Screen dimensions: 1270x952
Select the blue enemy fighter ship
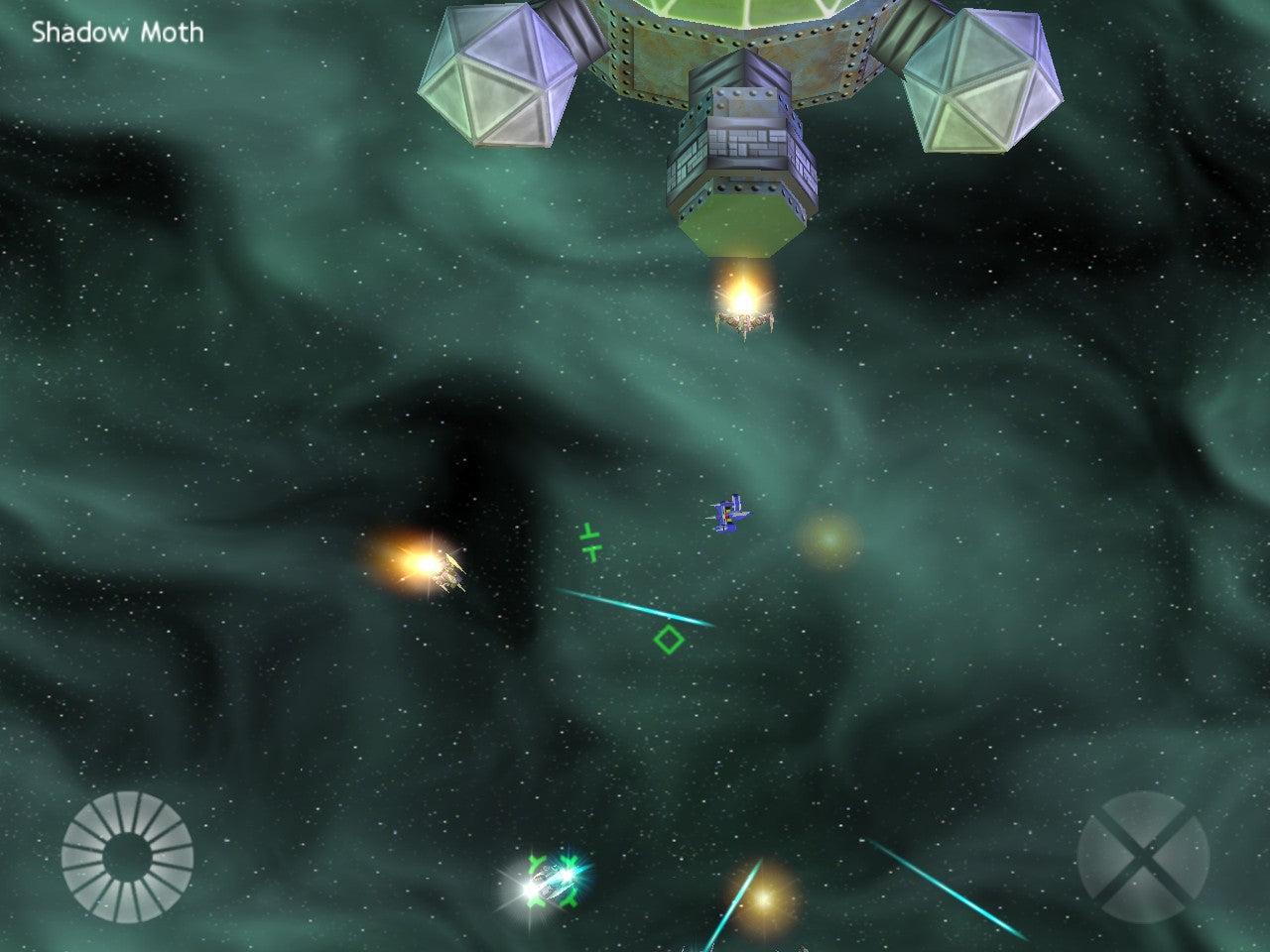tap(727, 515)
